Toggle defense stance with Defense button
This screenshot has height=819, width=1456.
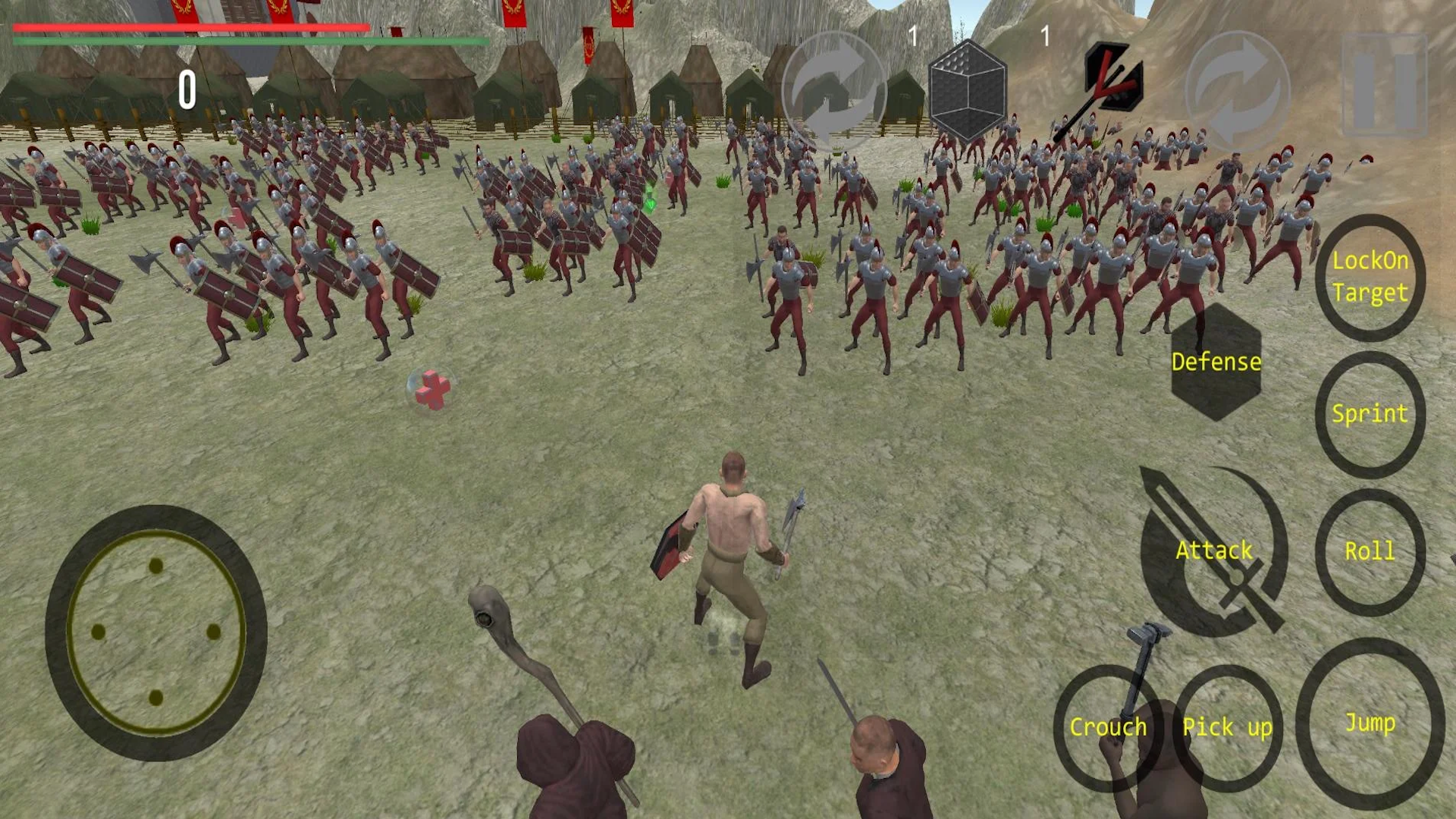[x=1216, y=362]
